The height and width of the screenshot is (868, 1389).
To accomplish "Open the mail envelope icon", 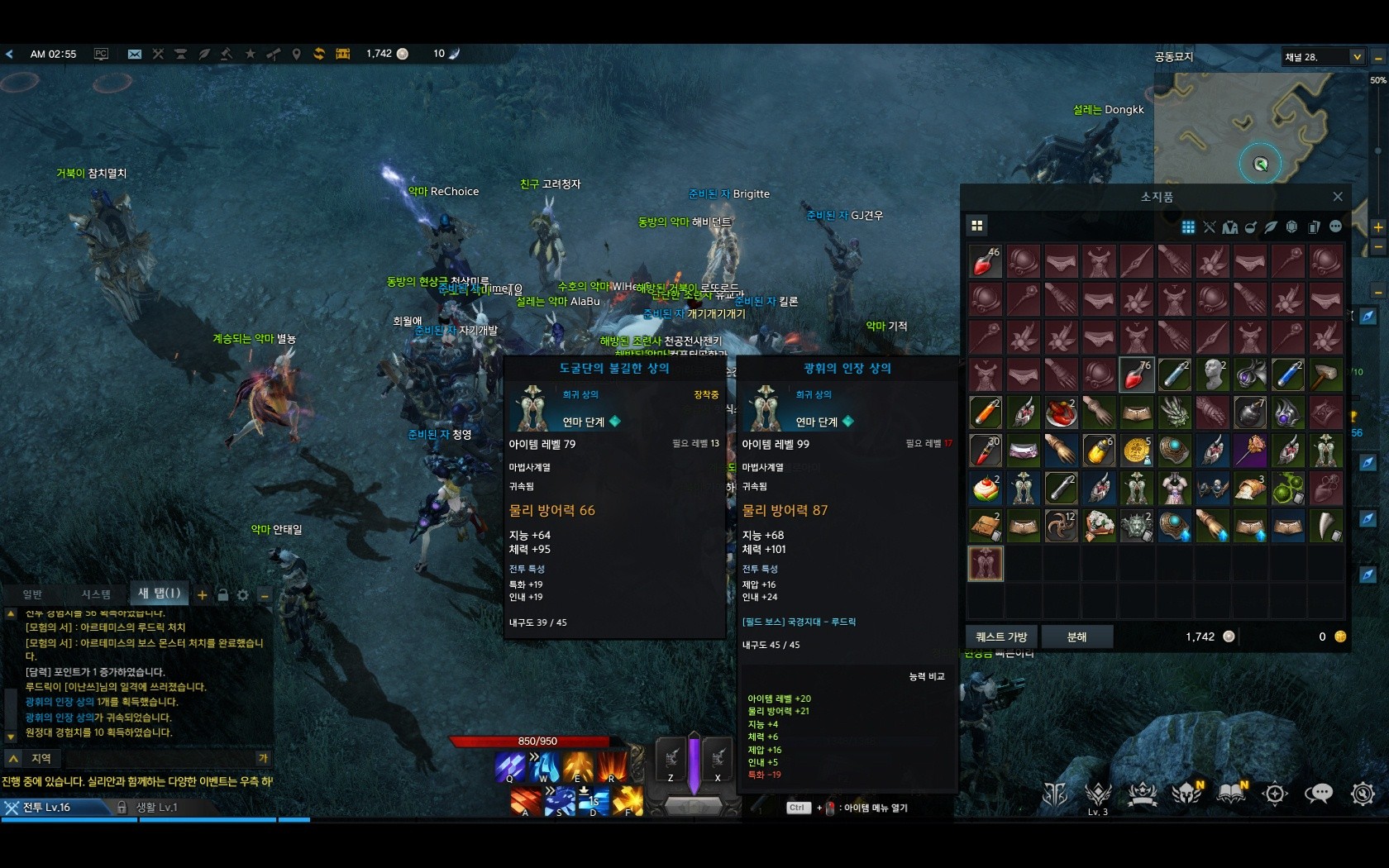I will click(134, 54).
